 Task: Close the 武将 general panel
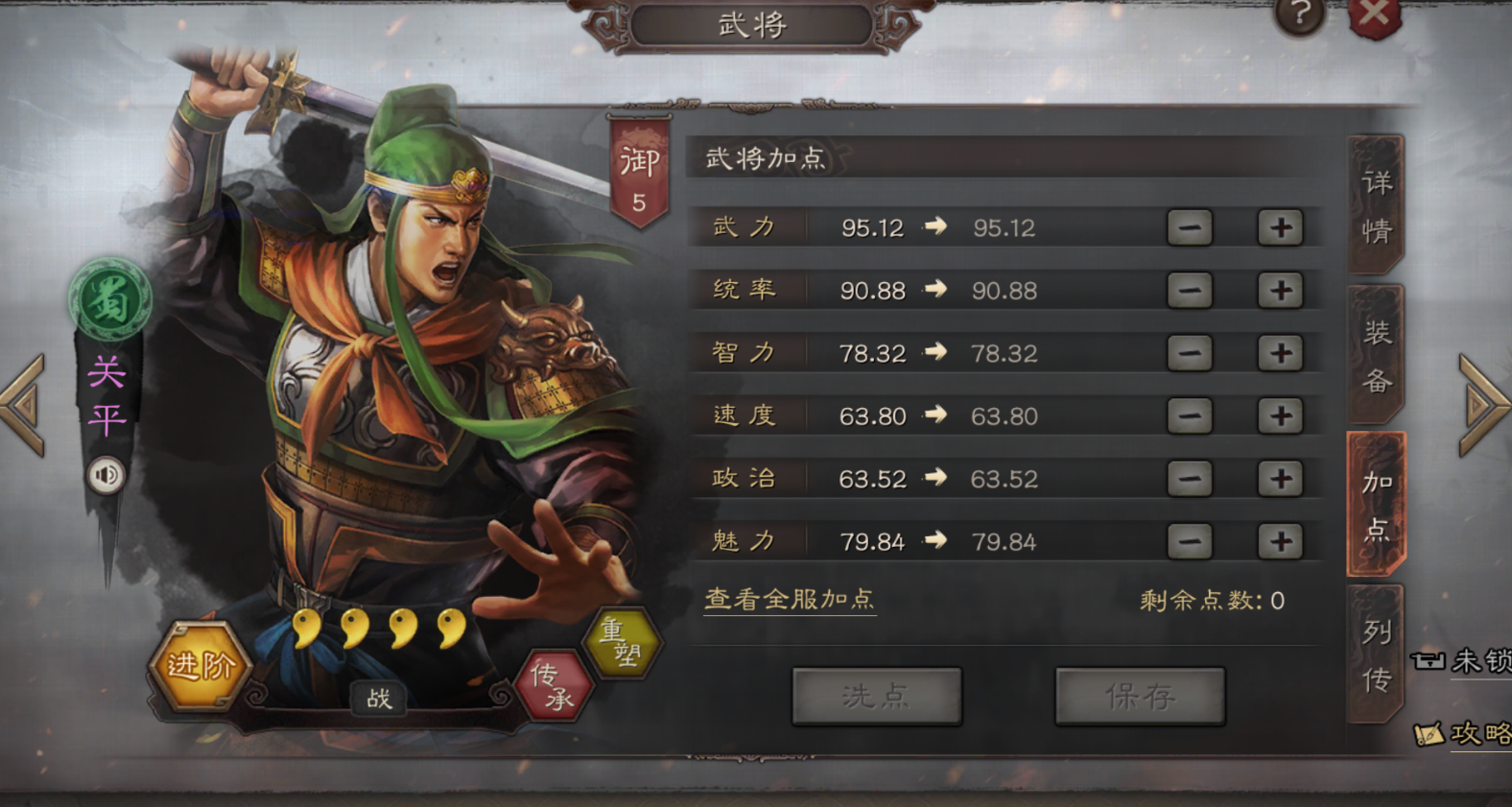(x=1374, y=14)
